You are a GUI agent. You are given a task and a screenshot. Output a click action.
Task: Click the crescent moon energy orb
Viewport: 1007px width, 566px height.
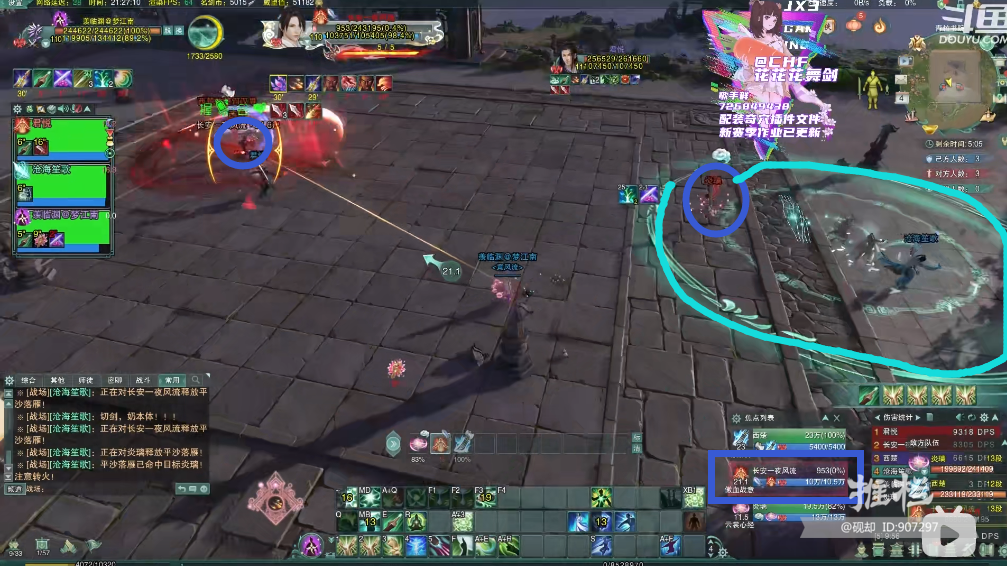[x=205, y=31]
